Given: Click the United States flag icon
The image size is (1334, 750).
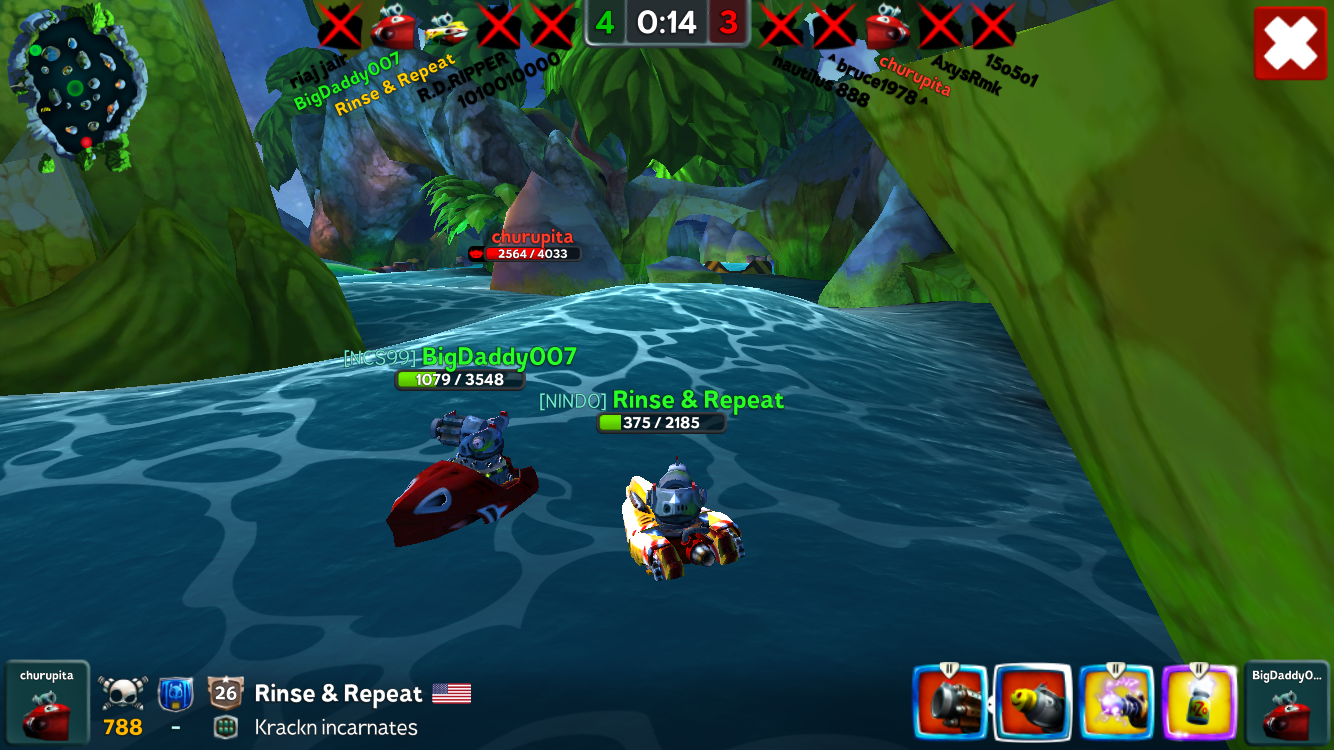Looking at the screenshot, I should tap(451, 693).
